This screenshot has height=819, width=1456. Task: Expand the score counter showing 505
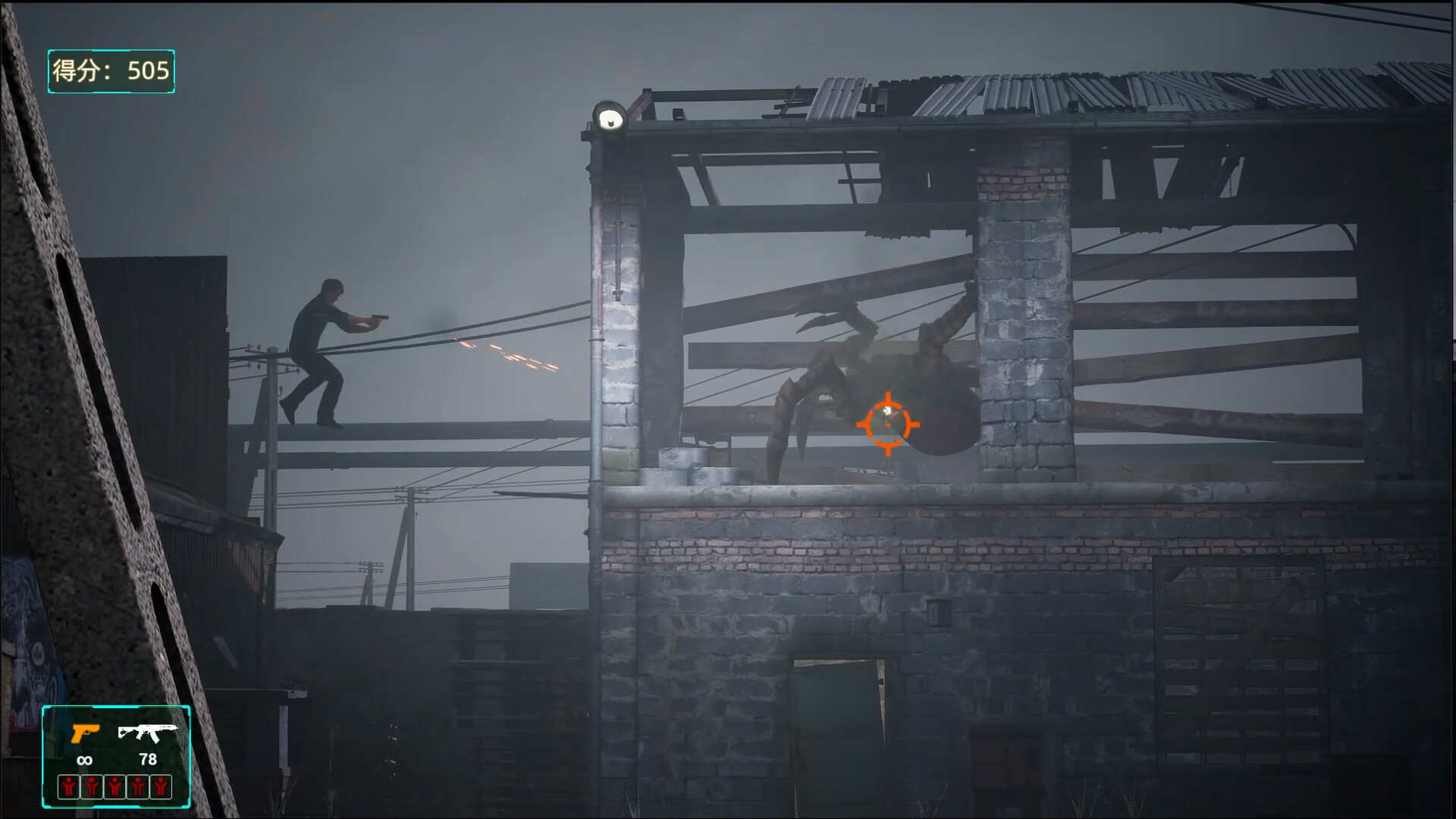point(111,72)
